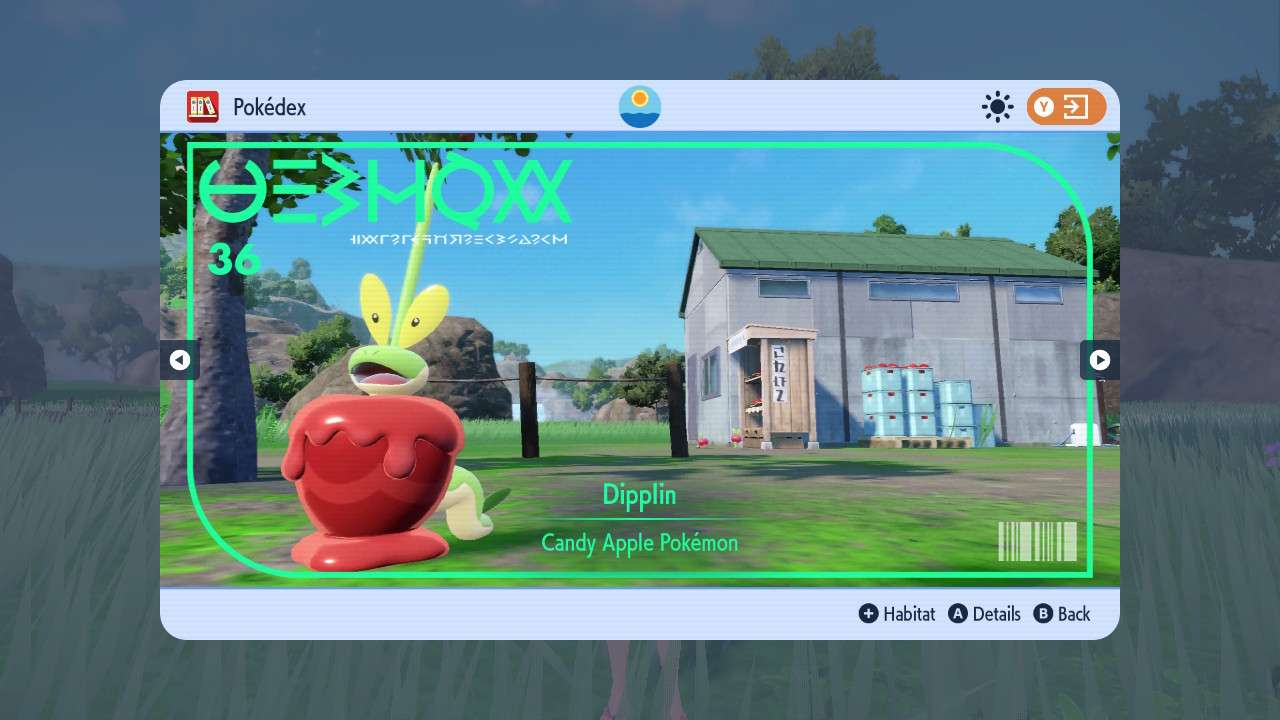
Task: Click the Dipplin name heading
Action: [639, 494]
